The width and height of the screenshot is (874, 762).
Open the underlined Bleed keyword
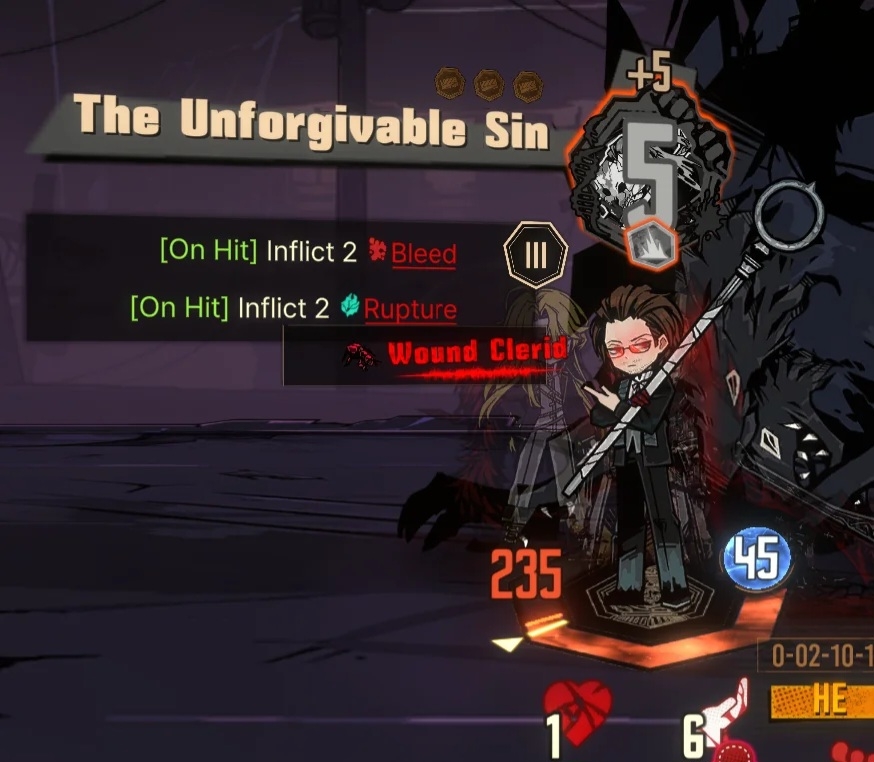[x=423, y=253]
